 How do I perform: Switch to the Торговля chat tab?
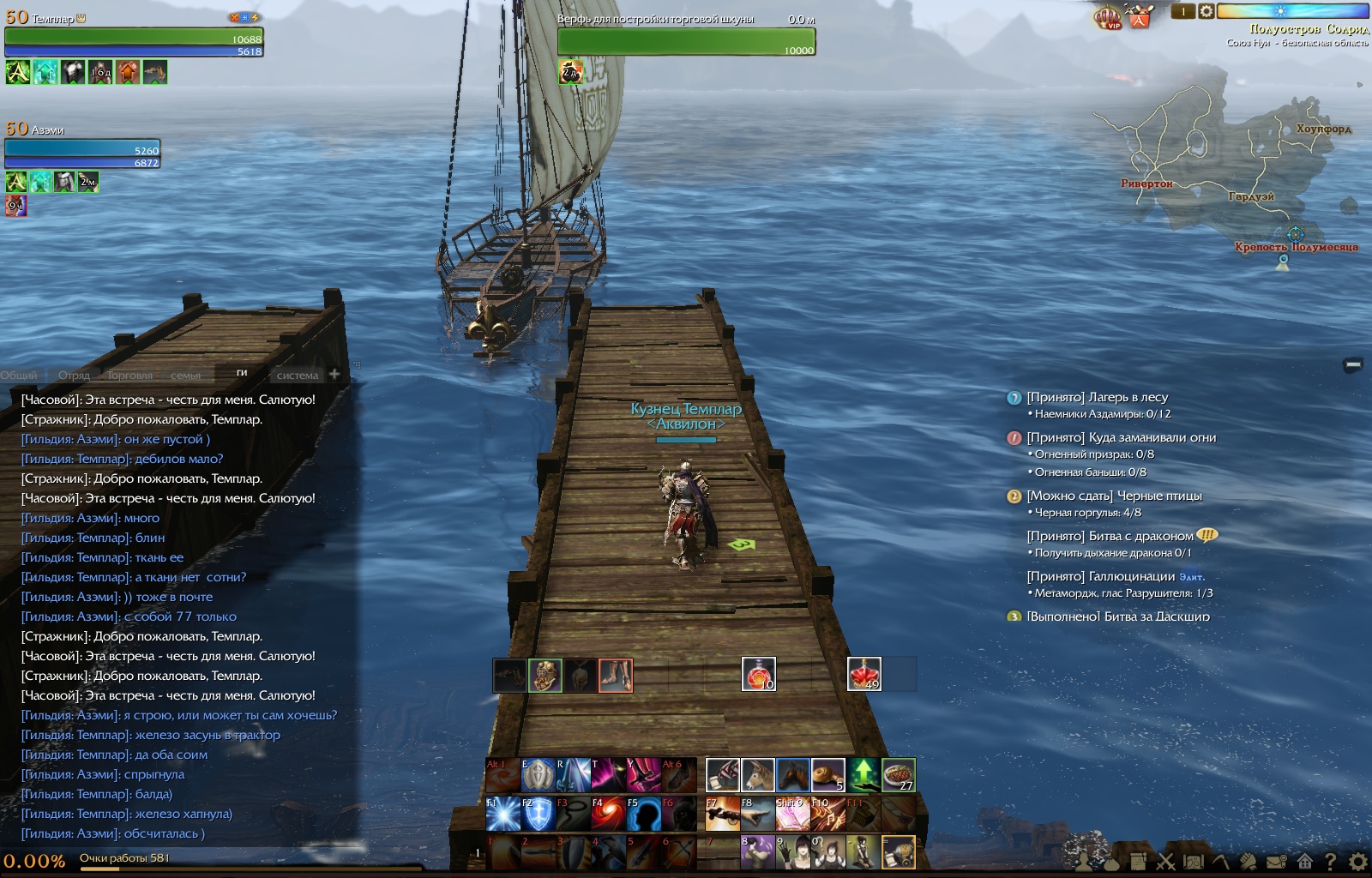(129, 376)
